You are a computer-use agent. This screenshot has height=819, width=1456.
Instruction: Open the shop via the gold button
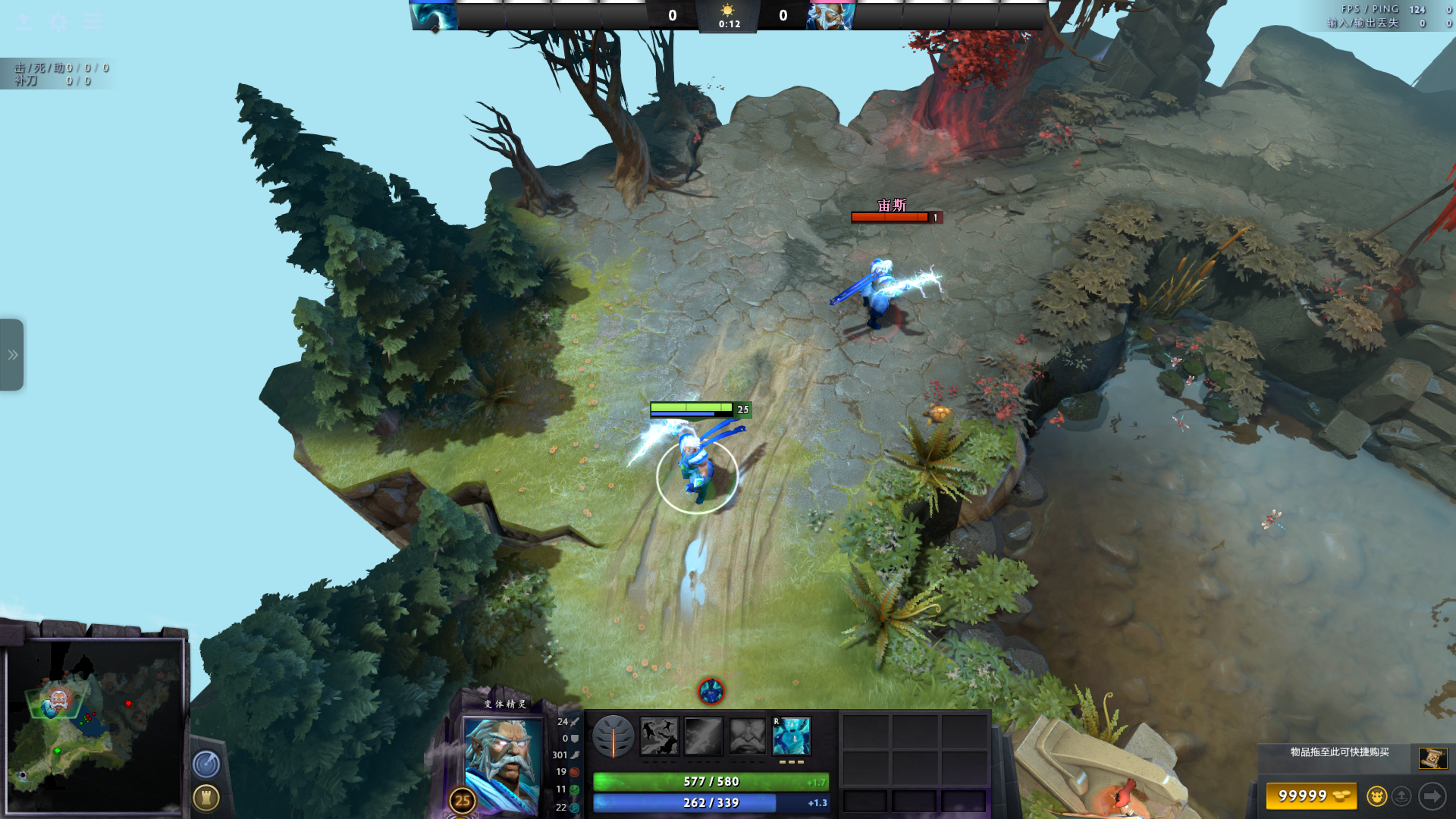click(1311, 796)
